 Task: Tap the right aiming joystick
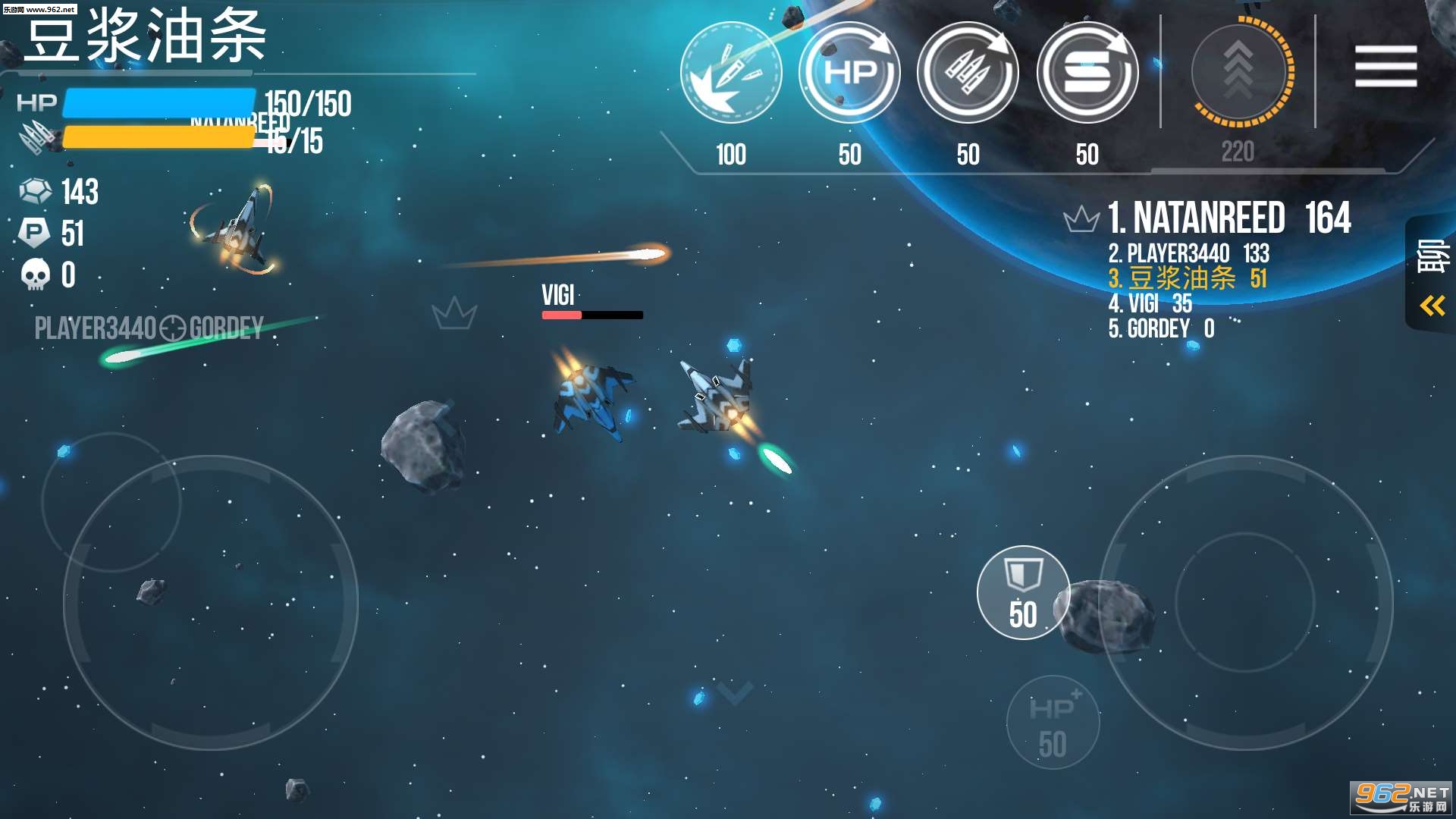click(x=1245, y=603)
